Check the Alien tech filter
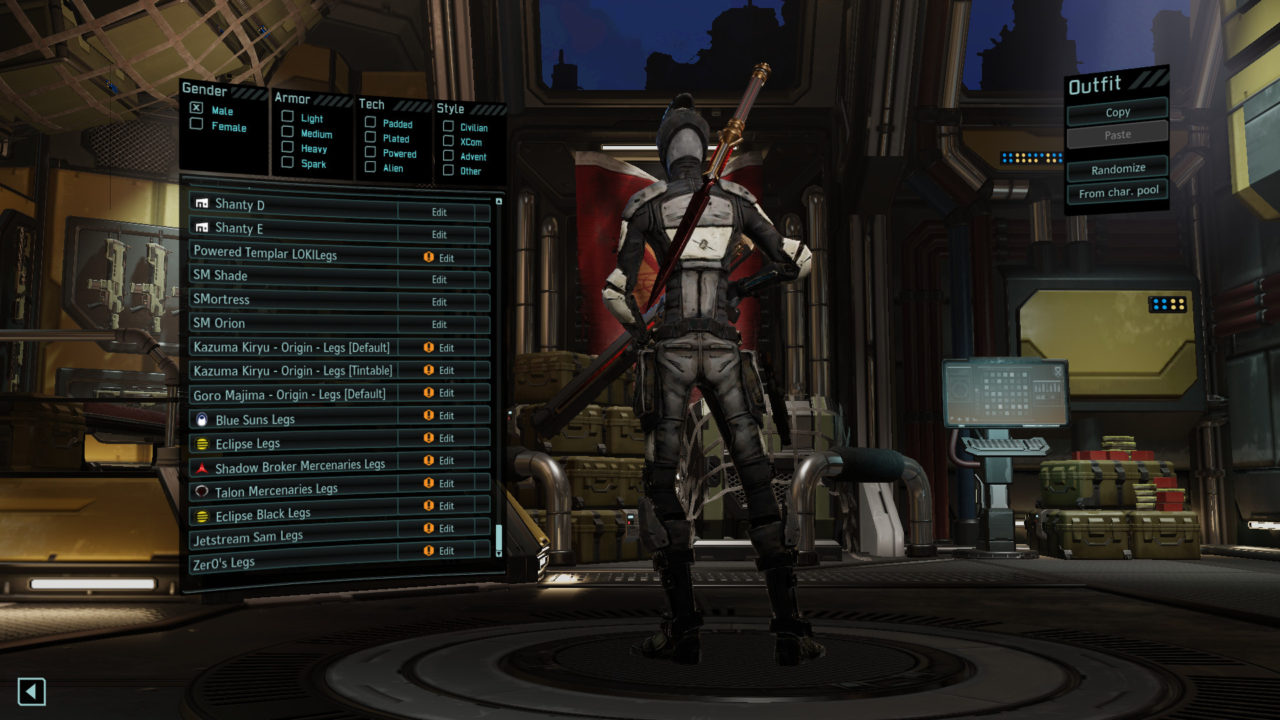This screenshot has height=720, width=1280. point(370,167)
